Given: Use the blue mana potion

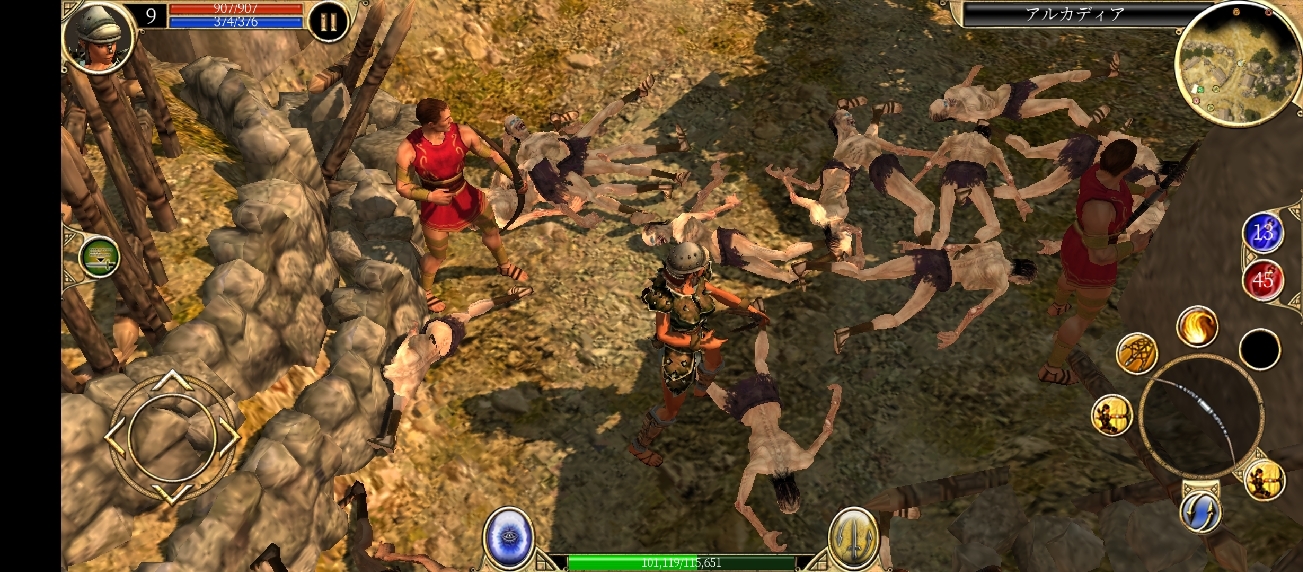Looking at the screenshot, I should click(1263, 233).
